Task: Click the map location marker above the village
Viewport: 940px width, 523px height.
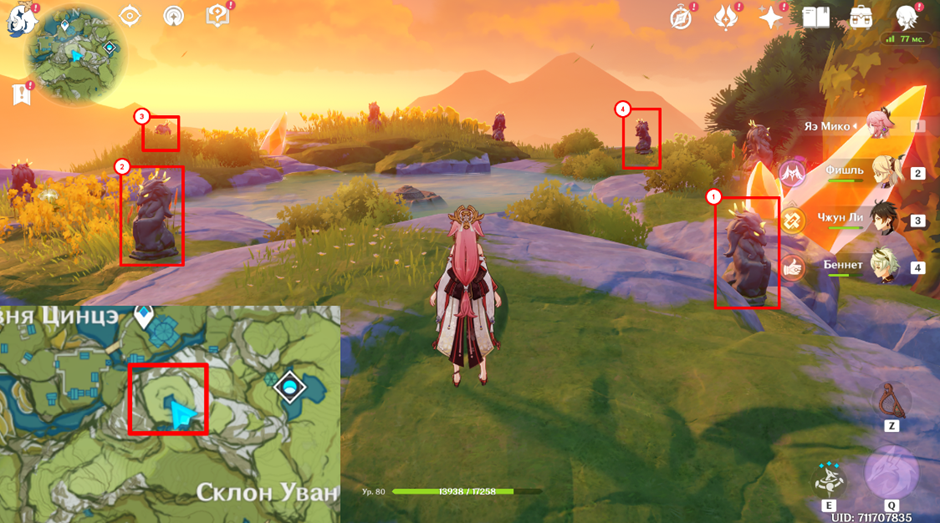Action: point(145,318)
